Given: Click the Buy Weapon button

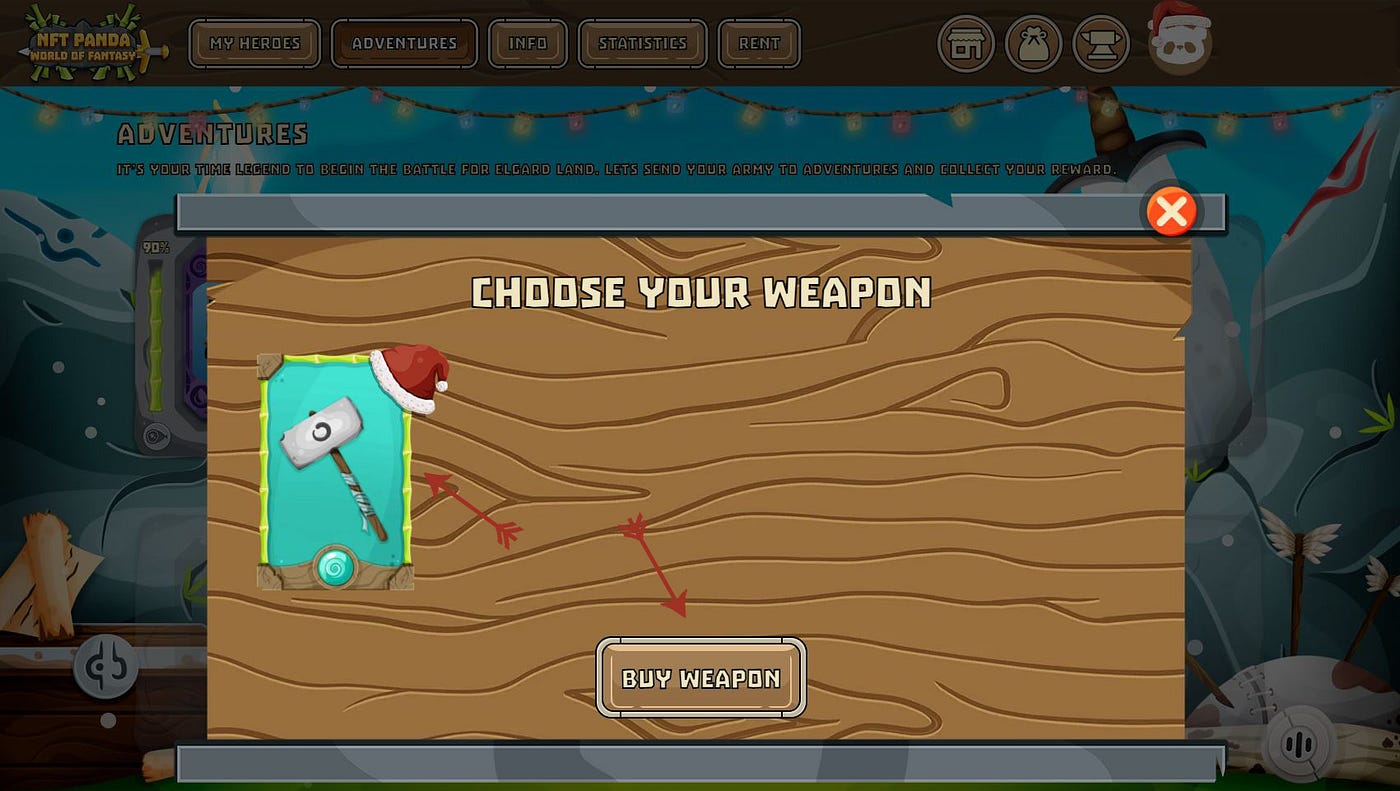Looking at the screenshot, I should point(701,678).
